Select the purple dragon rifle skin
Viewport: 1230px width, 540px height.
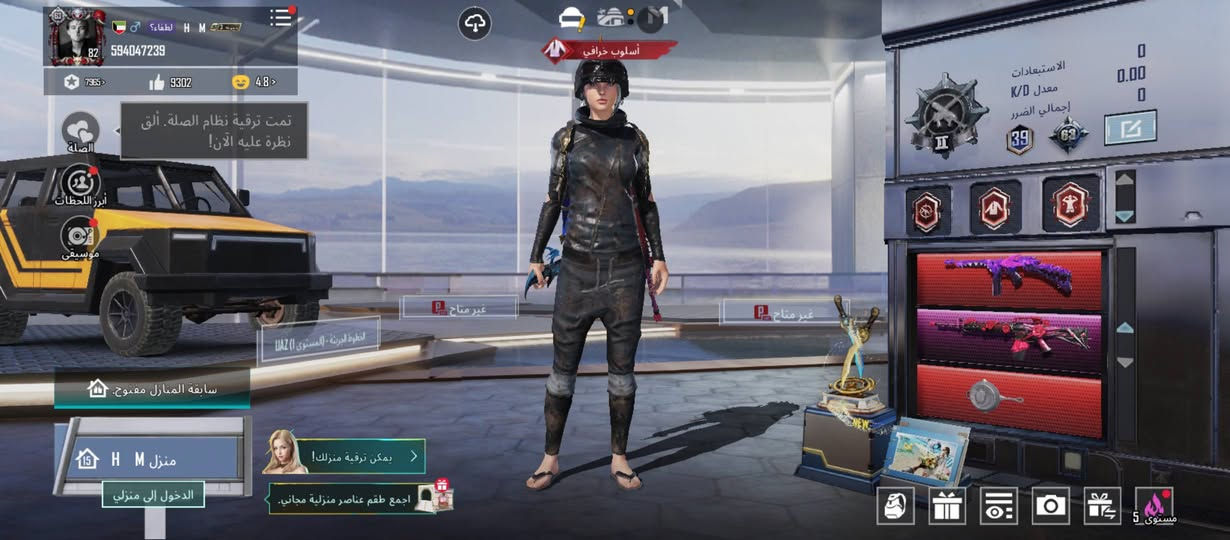pos(1009,279)
